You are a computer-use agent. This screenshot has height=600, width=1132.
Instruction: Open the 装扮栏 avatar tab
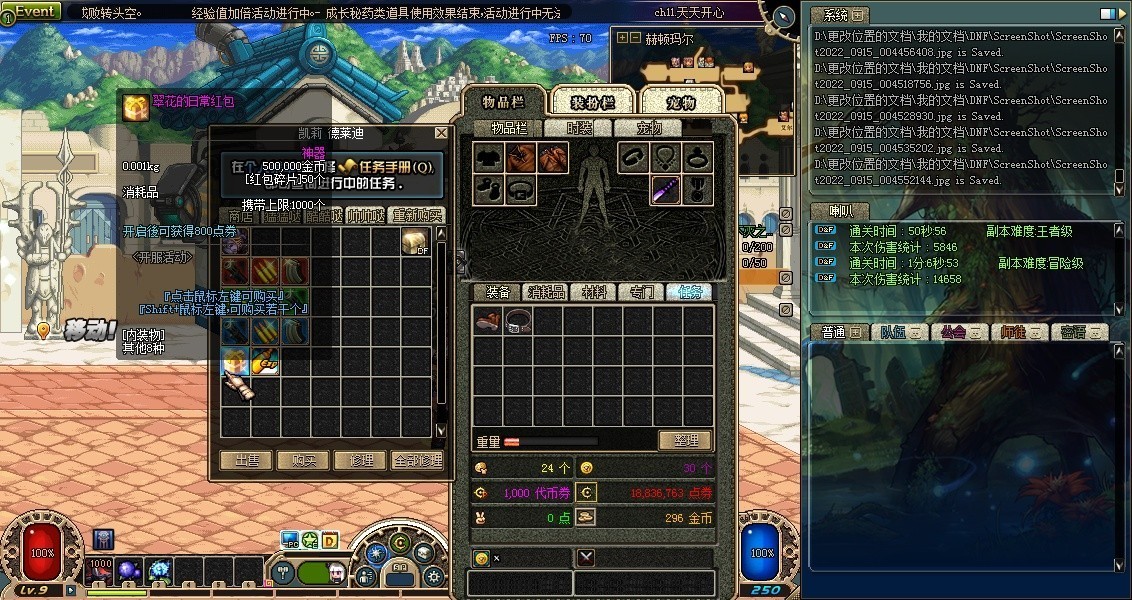pos(593,102)
